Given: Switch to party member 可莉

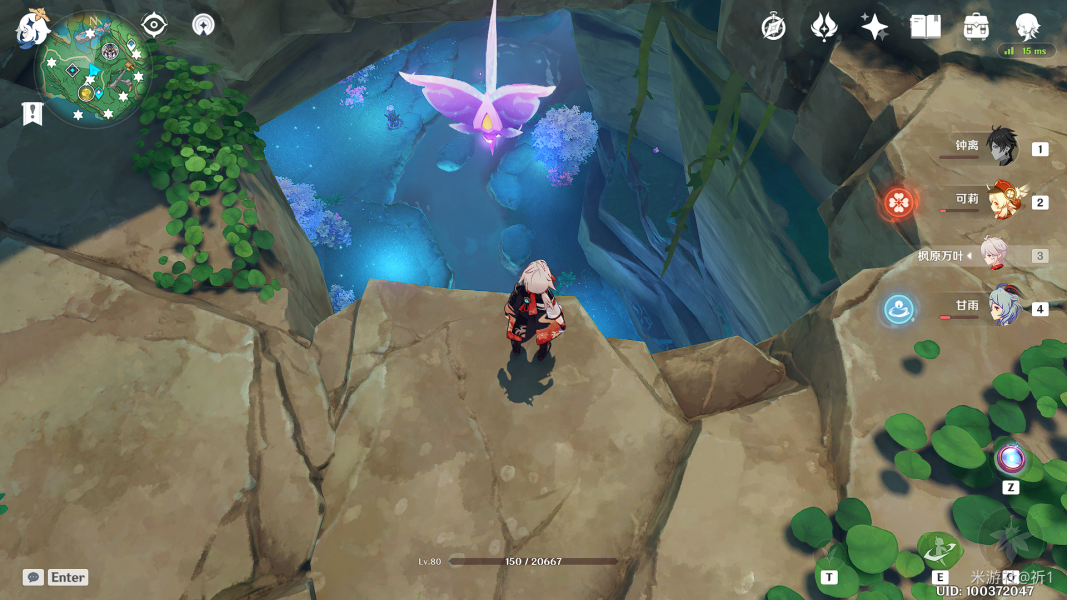Looking at the screenshot, I should (x=1003, y=201).
